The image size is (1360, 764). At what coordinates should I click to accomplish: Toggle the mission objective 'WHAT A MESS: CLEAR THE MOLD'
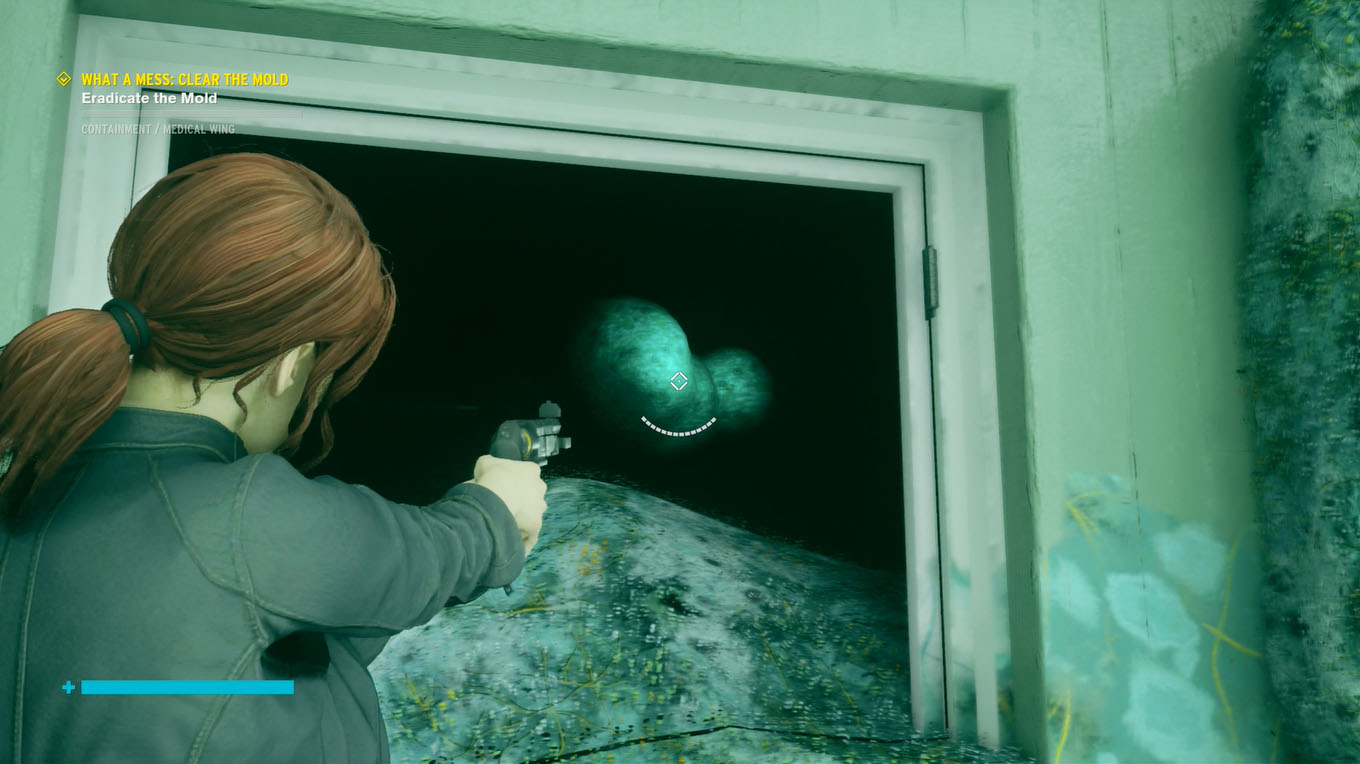[x=186, y=78]
